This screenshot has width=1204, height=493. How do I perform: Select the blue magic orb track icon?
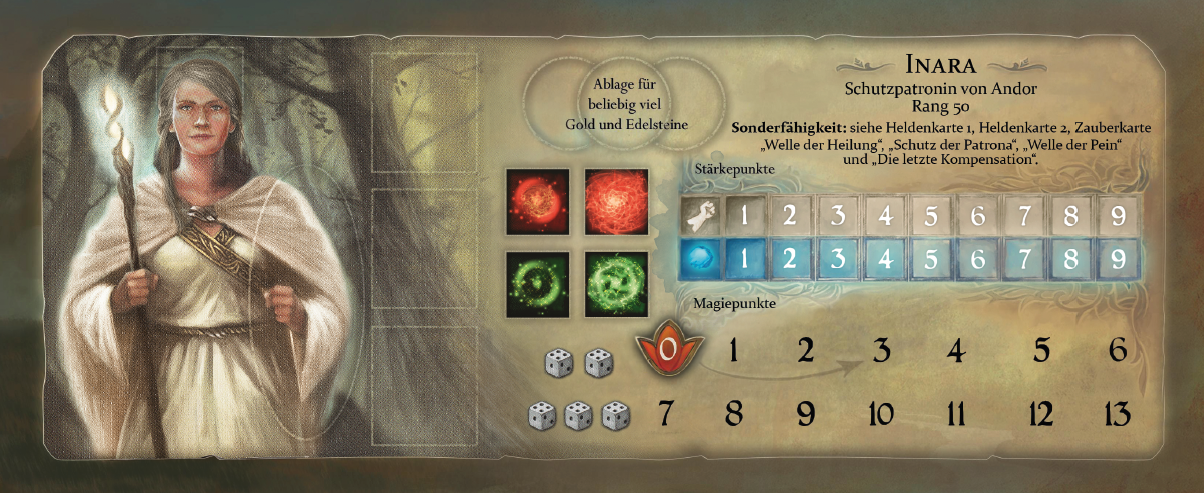(x=698, y=258)
